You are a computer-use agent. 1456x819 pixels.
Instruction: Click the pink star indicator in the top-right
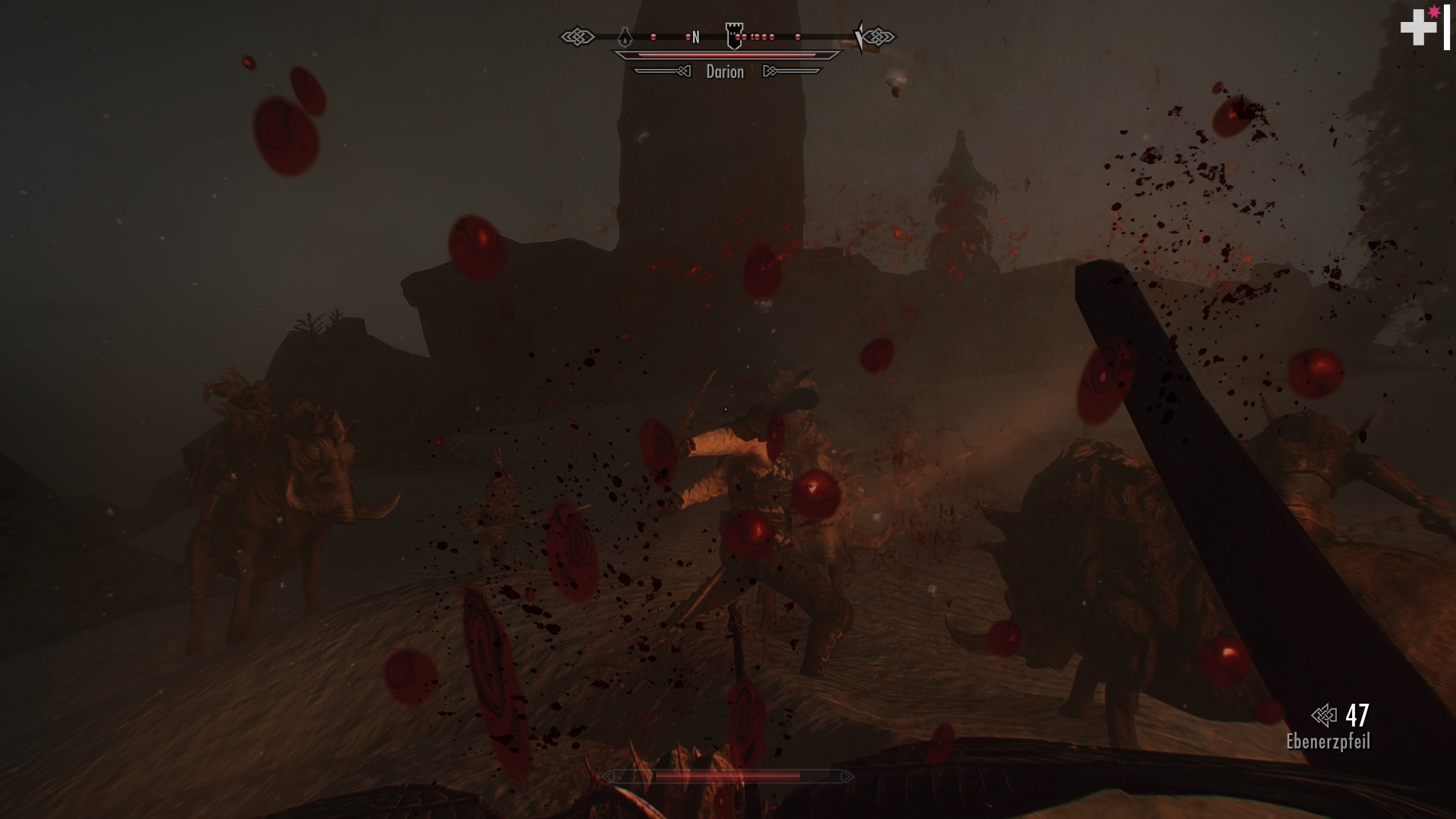click(1433, 14)
